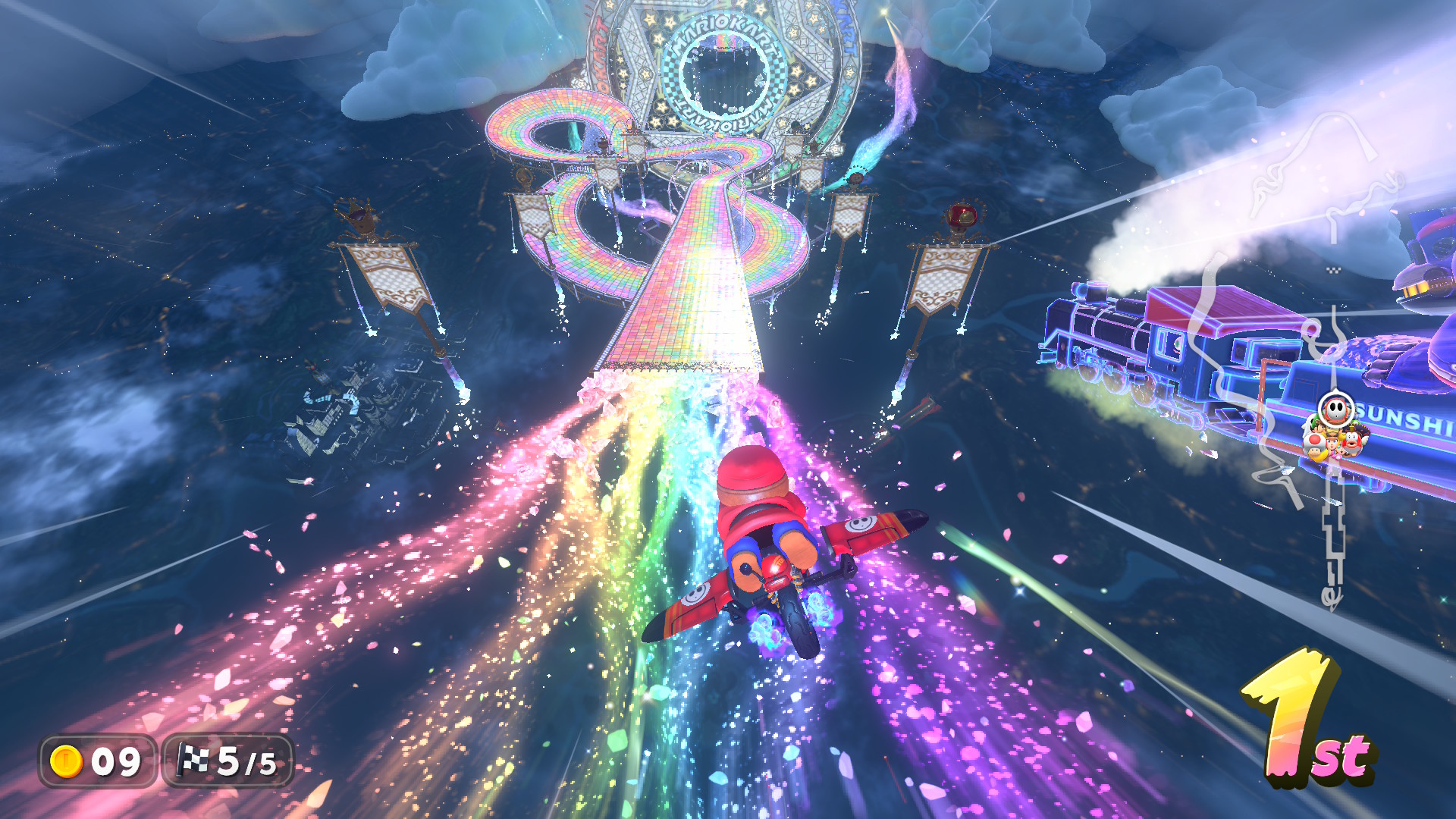
Task: Click the Shy Guy marker on the minimap
Action: tap(1335, 410)
